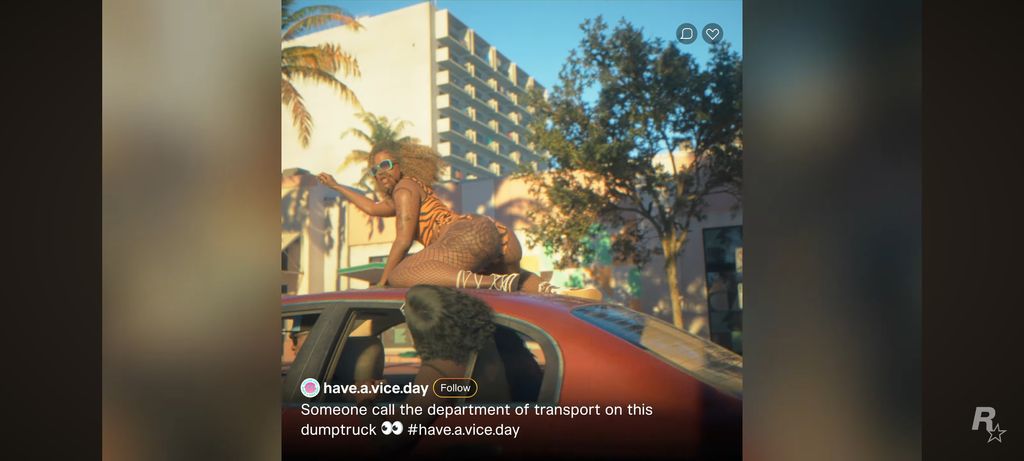Click the have.a.vice.day profile avatar
The width and height of the screenshot is (1024, 461).
[x=310, y=388]
